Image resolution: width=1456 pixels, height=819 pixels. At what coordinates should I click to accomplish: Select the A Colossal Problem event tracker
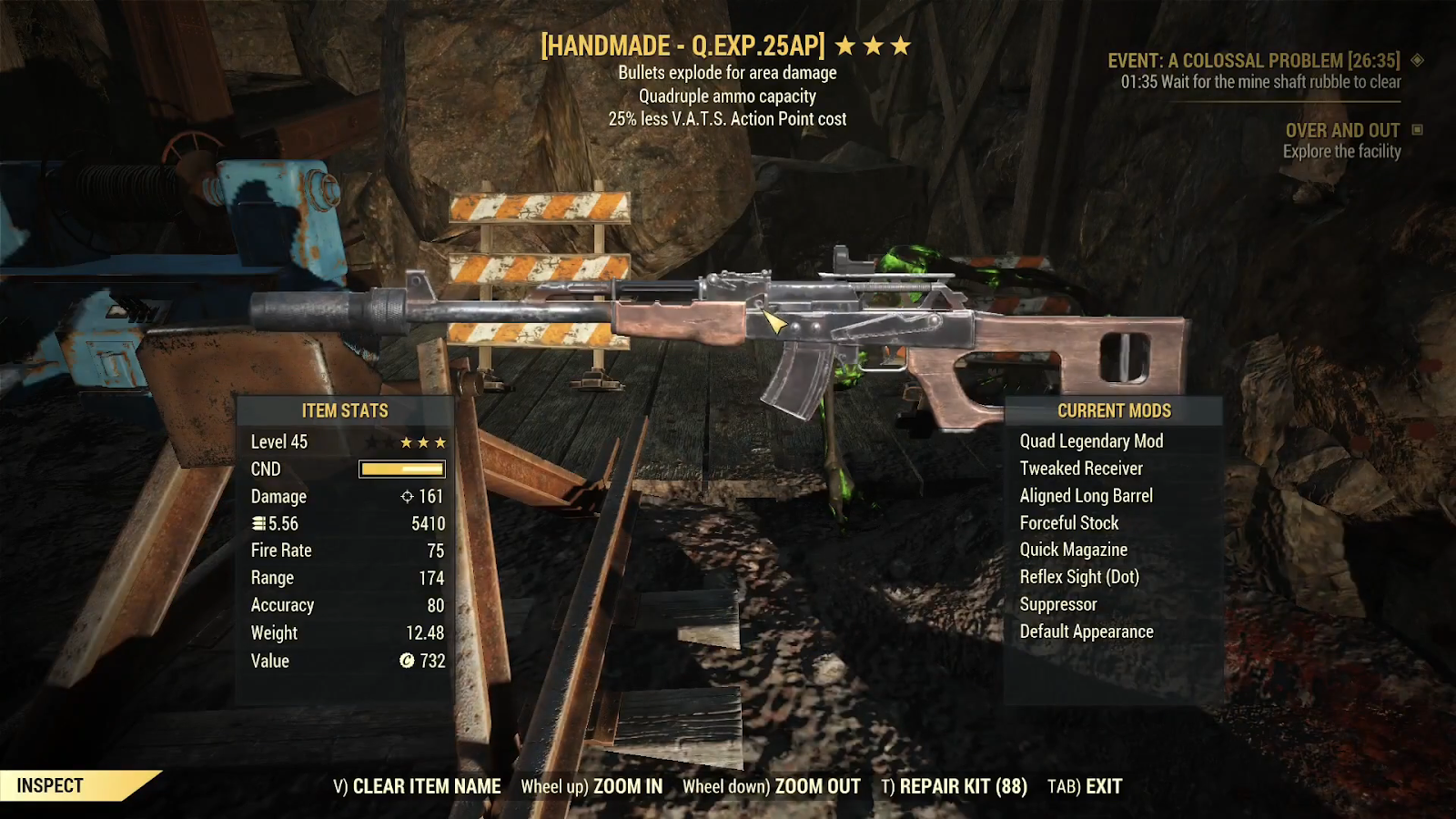pos(1253,61)
